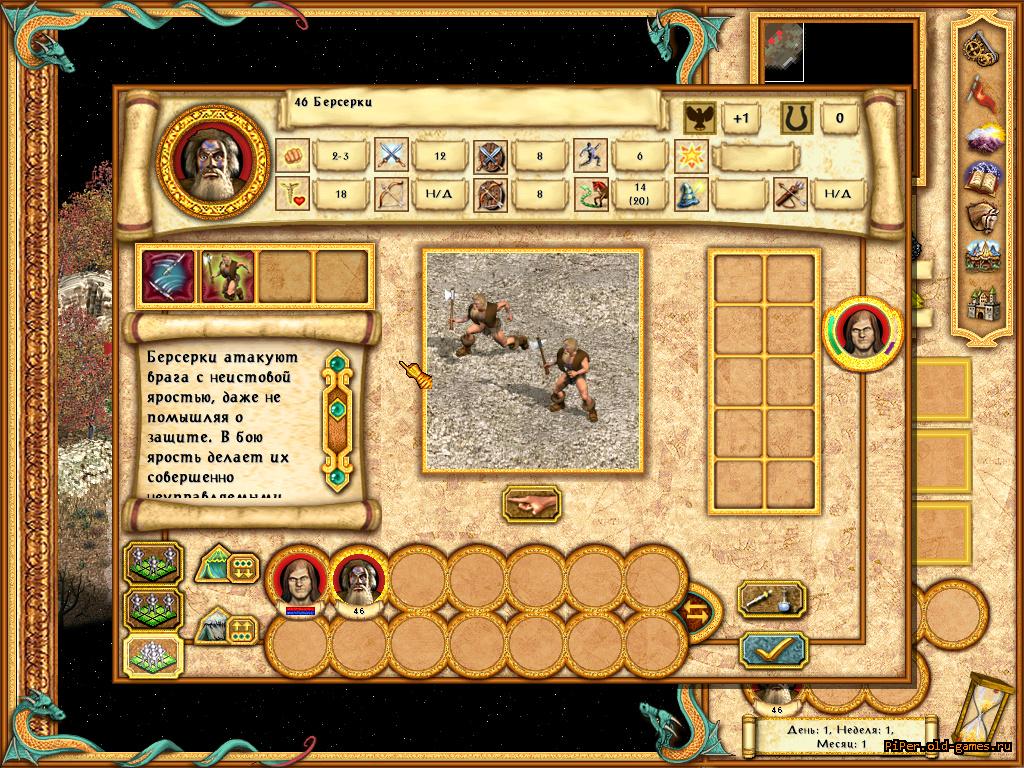Select the 46 Berserkers army slot
The height and width of the screenshot is (768, 1024).
tap(357, 582)
